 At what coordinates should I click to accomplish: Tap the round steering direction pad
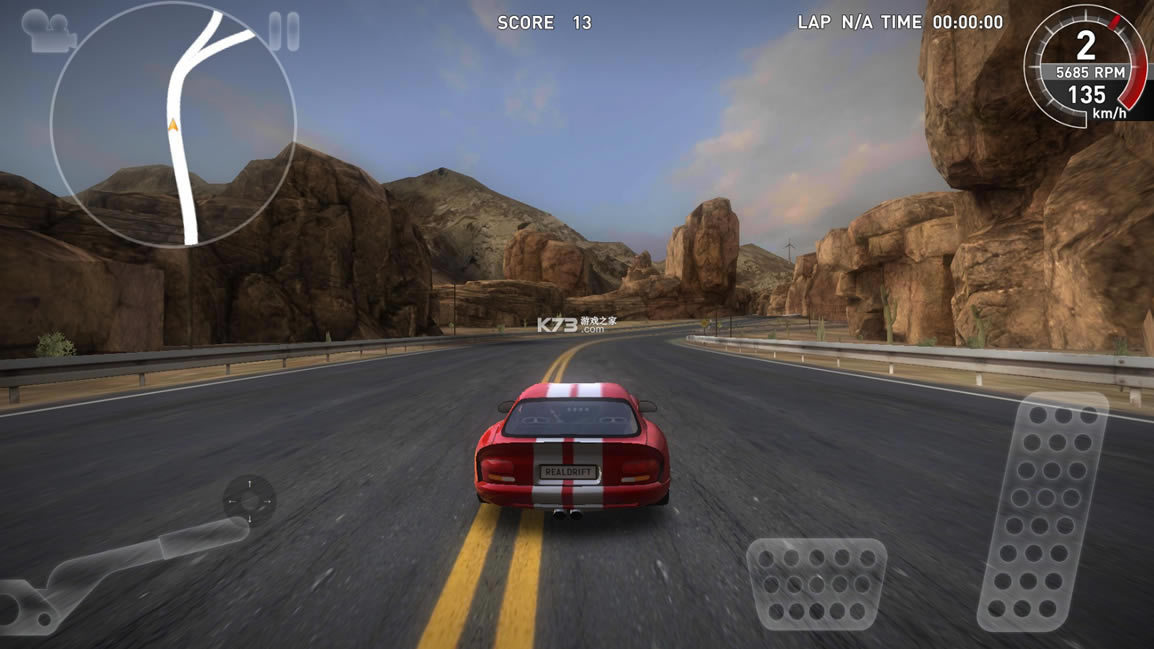(249, 499)
